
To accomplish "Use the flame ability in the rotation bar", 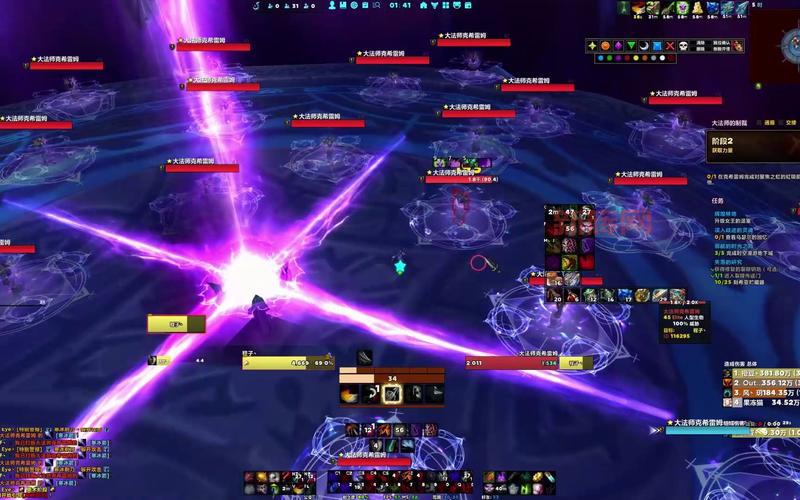I will coord(349,394).
